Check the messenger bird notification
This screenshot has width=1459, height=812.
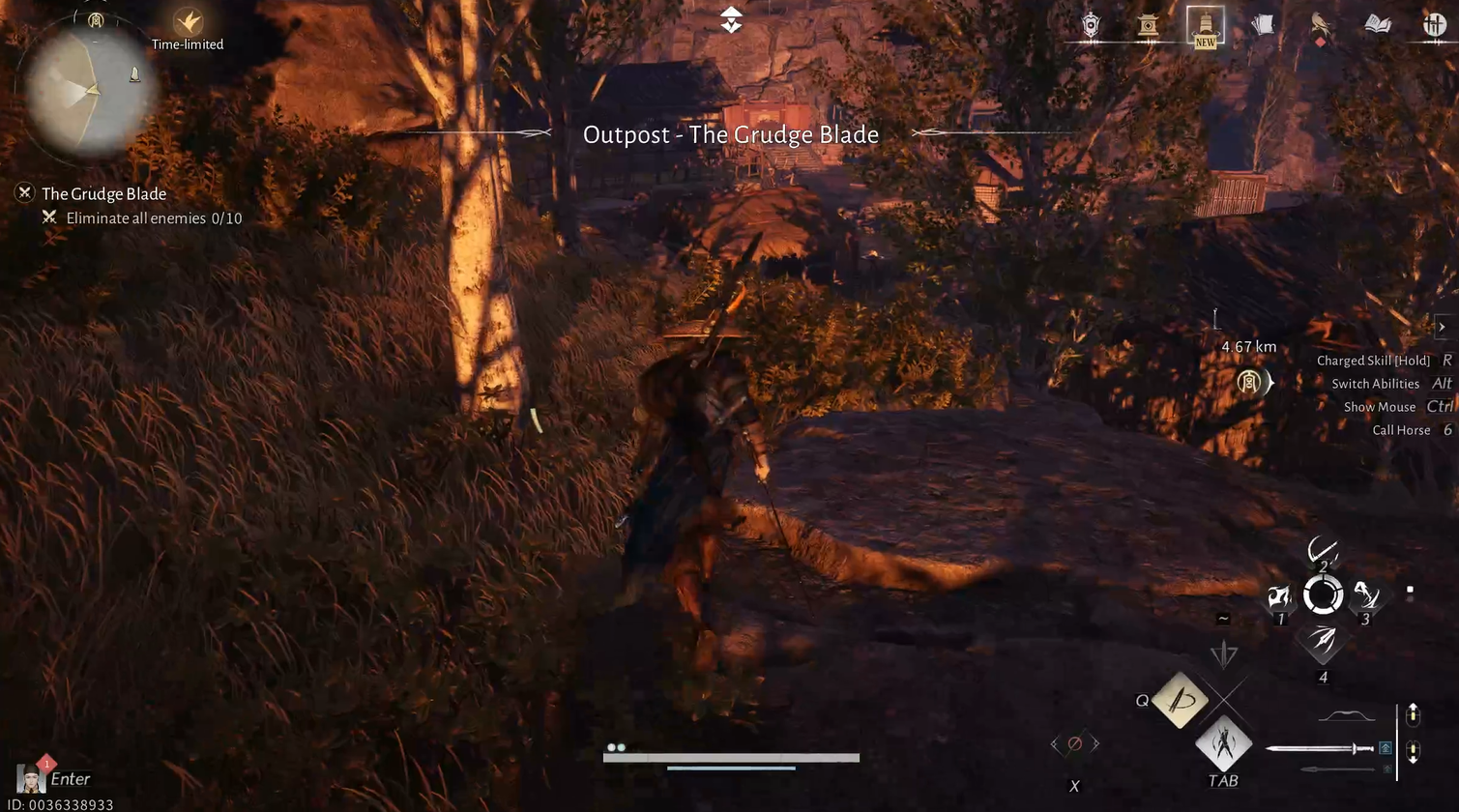point(1321,24)
